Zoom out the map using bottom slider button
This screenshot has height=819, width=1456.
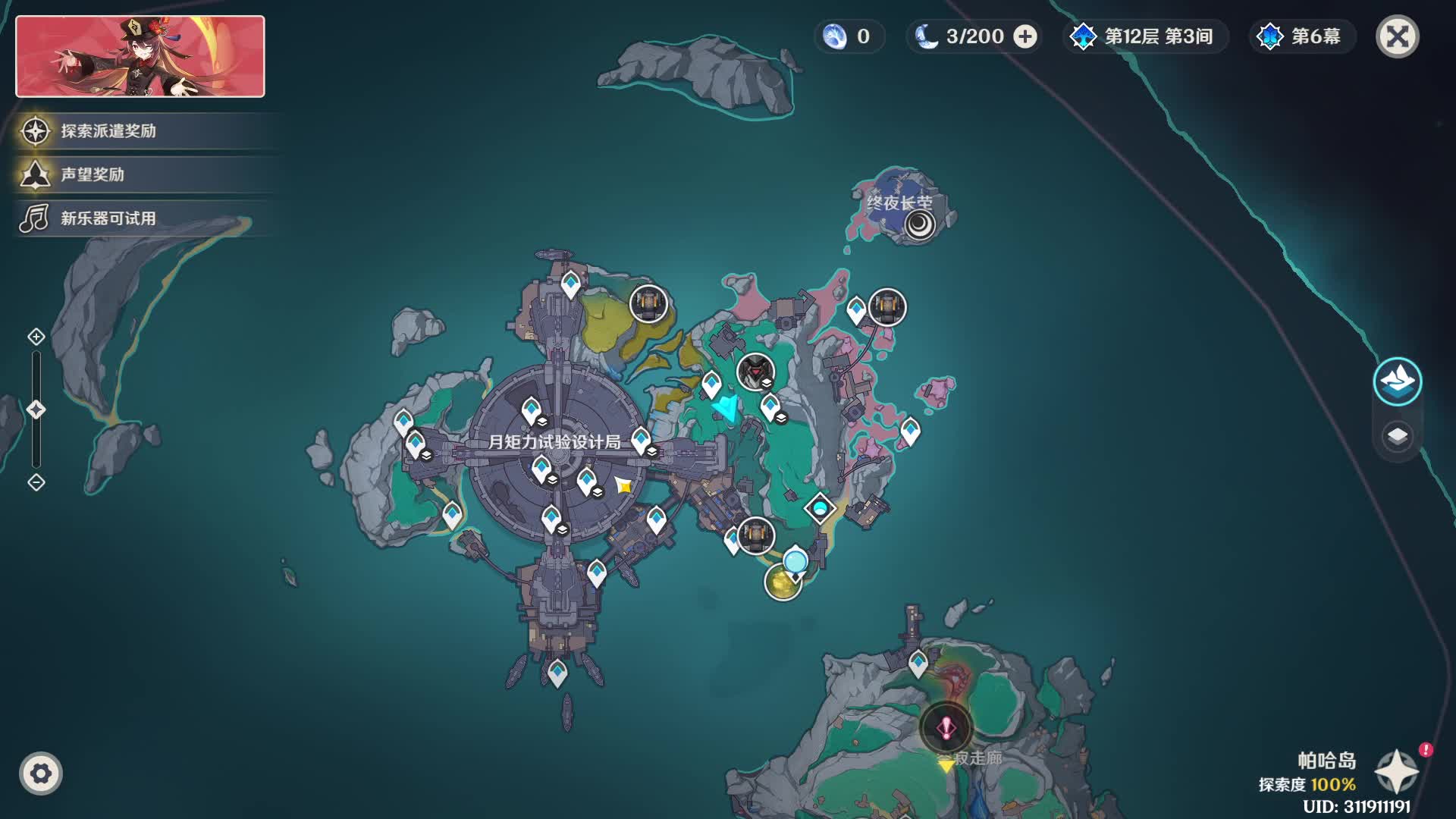point(36,482)
